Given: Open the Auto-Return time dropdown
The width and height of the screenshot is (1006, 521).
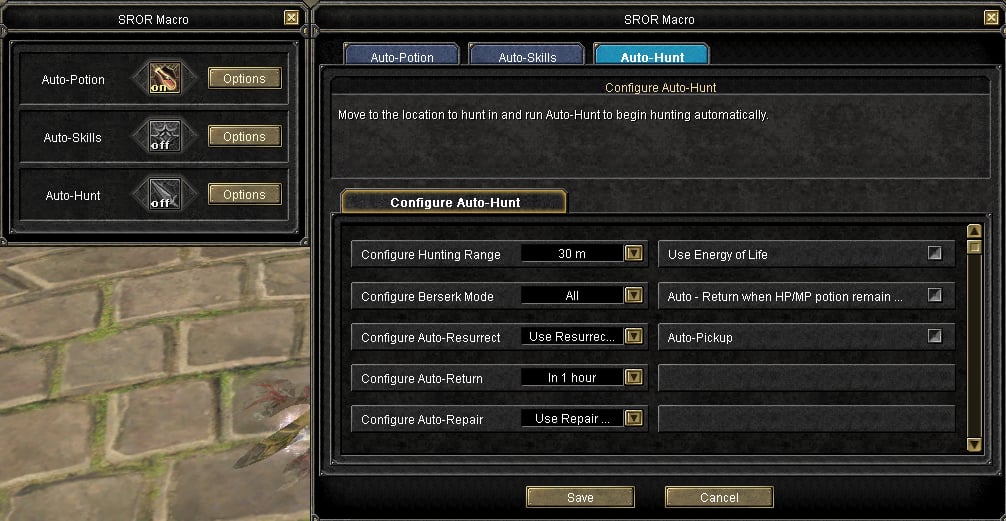Looking at the screenshot, I should (633, 378).
